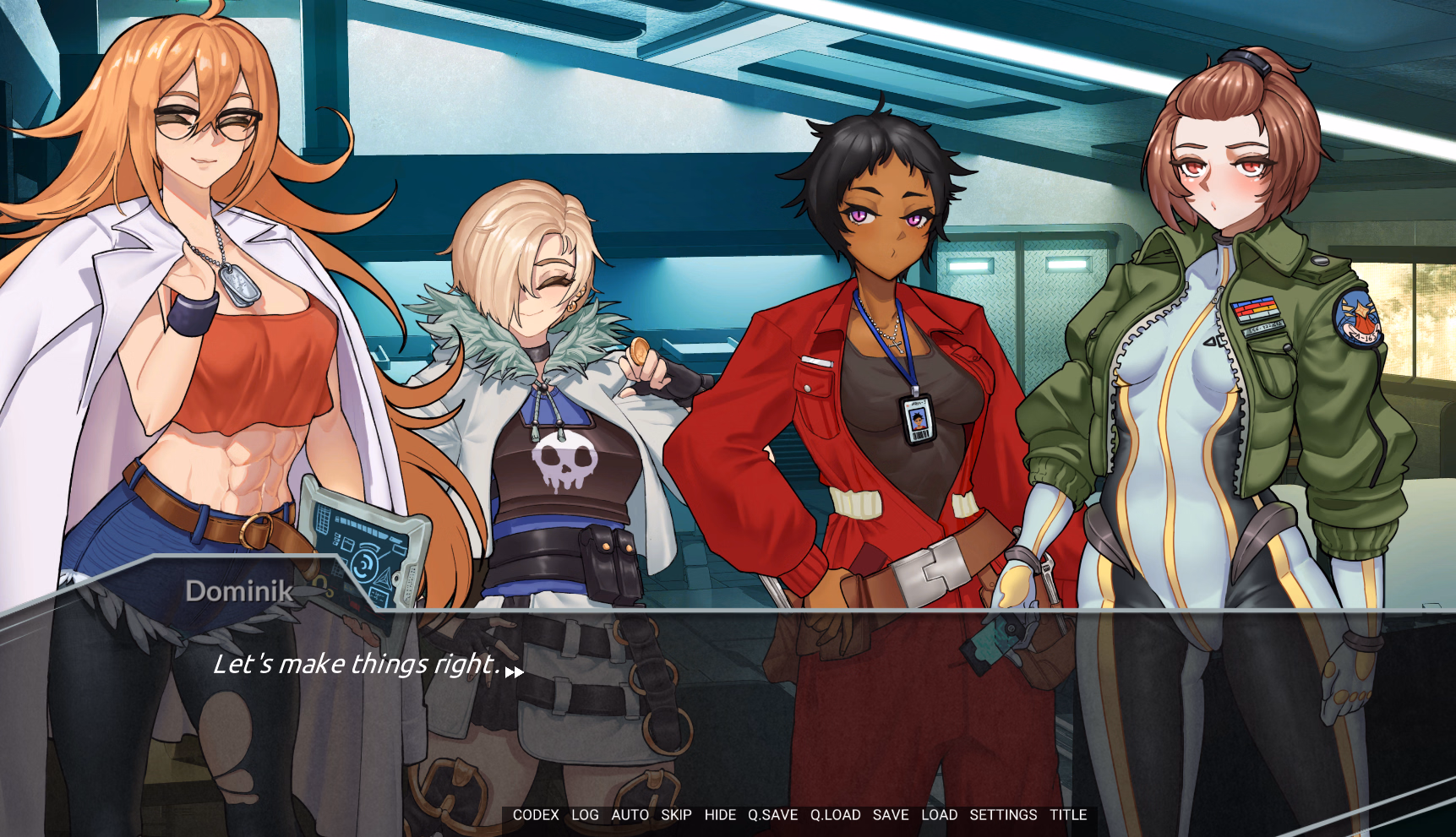Return to the TITLE screen
1456x837 pixels.
[1068, 815]
